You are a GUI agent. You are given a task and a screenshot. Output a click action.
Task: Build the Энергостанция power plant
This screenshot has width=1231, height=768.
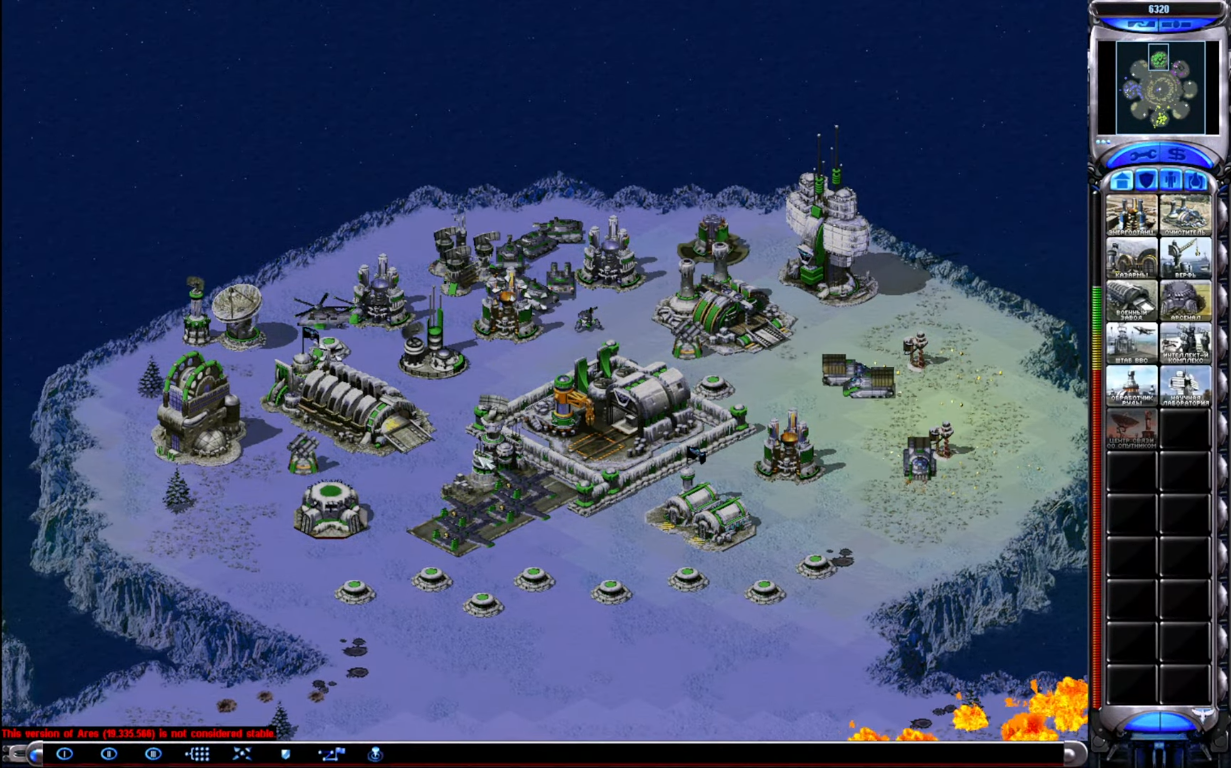[x=1132, y=215]
